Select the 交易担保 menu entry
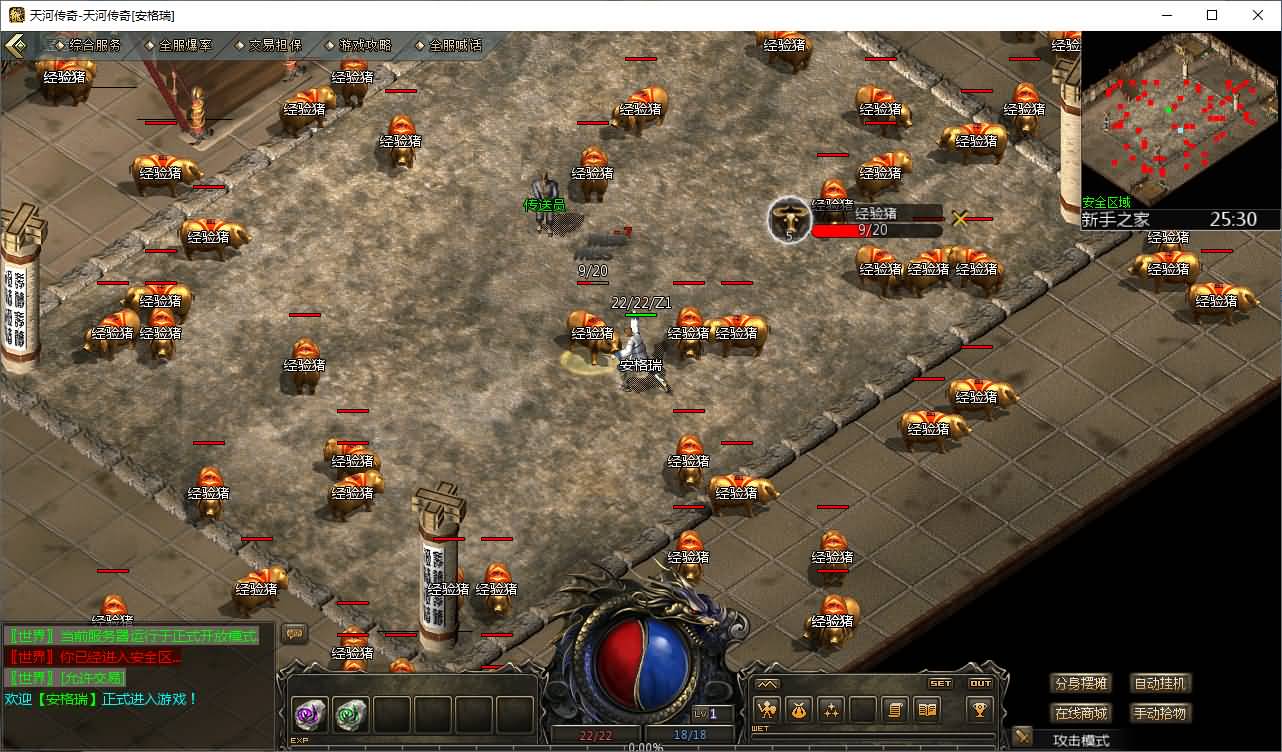The width and height of the screenshot is (1282, 752). coord(268,45)
